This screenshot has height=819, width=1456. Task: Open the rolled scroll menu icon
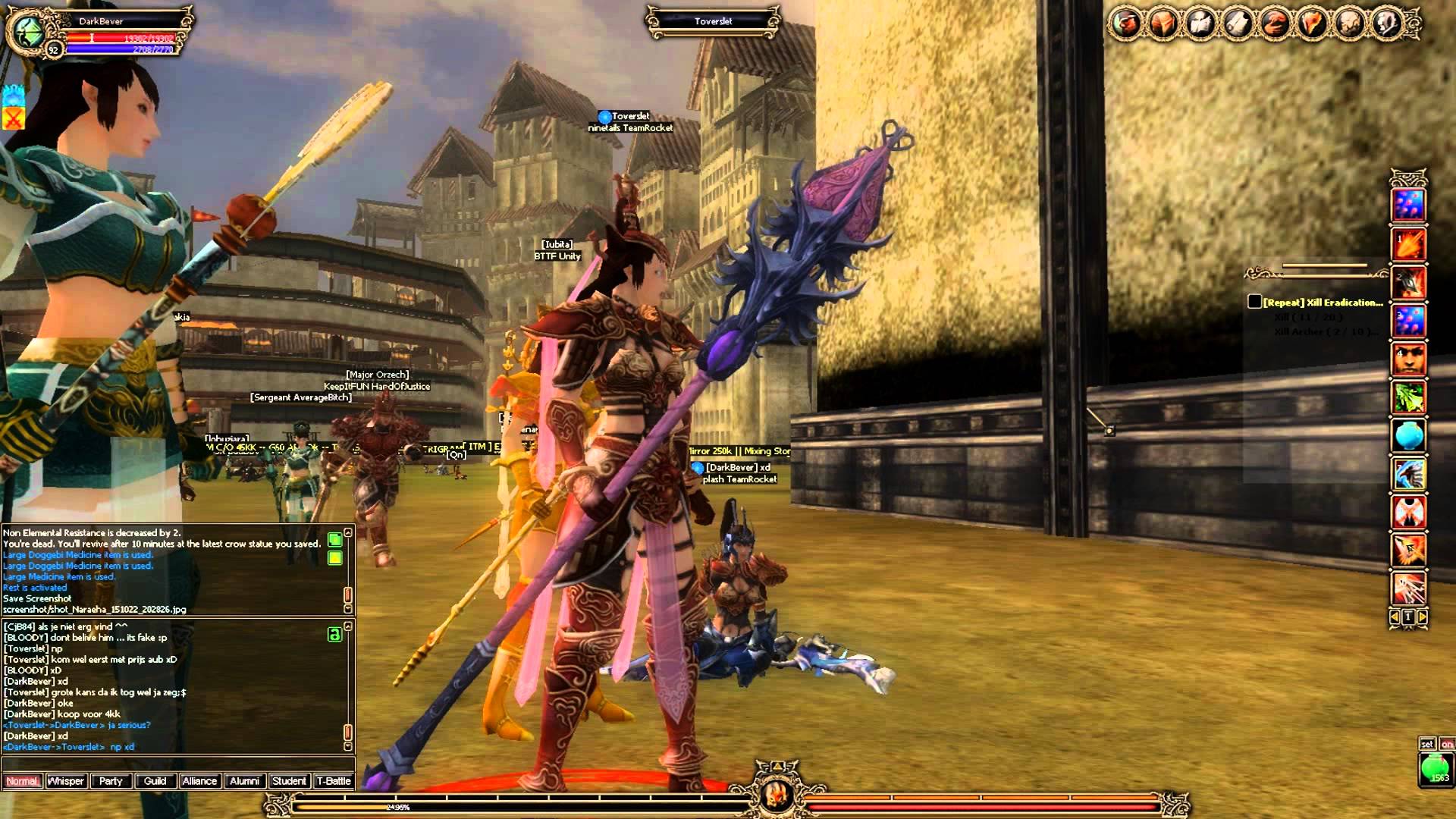[x=1238, y=24]
